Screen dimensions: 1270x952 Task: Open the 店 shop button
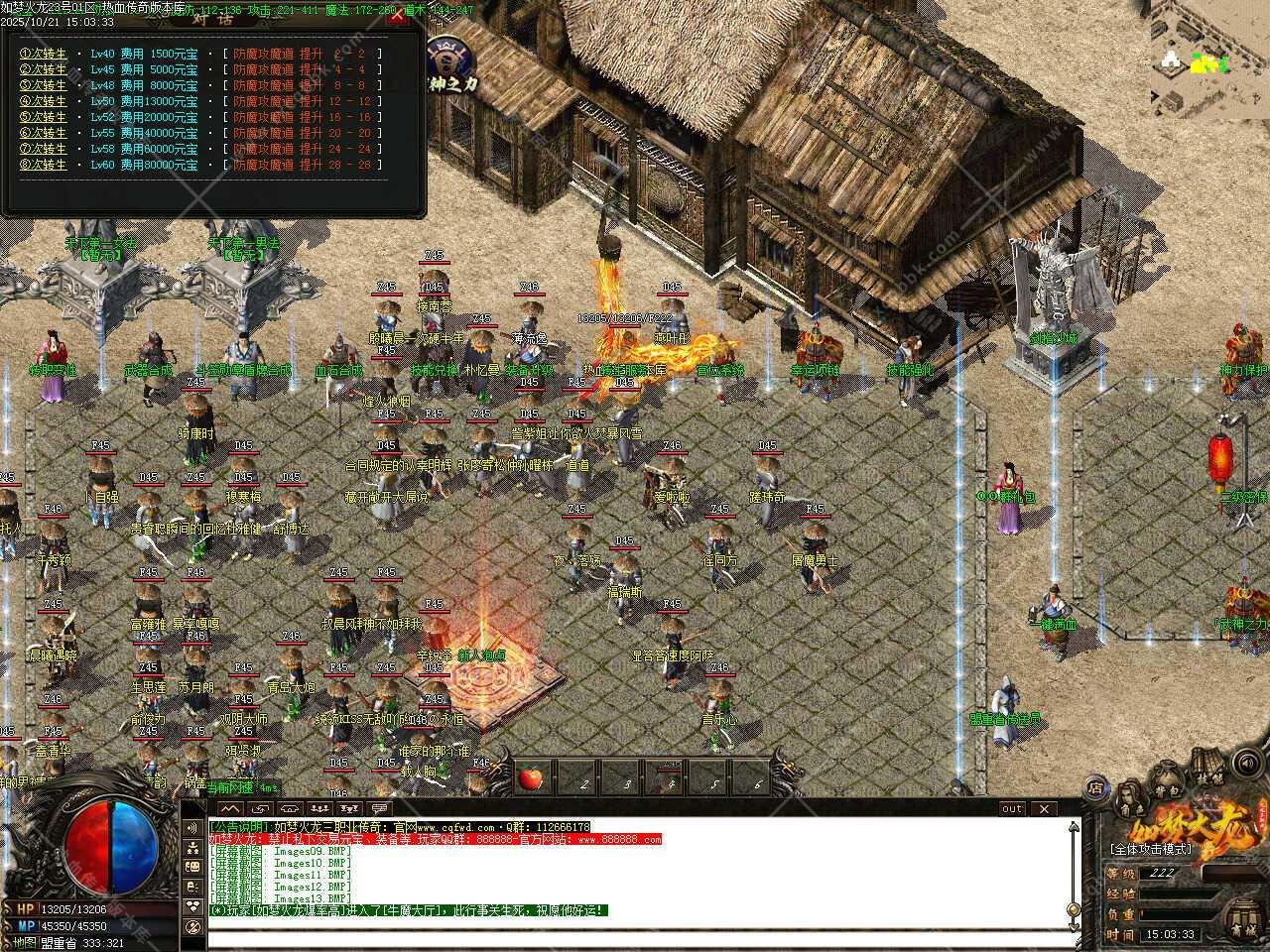coord(1095,787)
